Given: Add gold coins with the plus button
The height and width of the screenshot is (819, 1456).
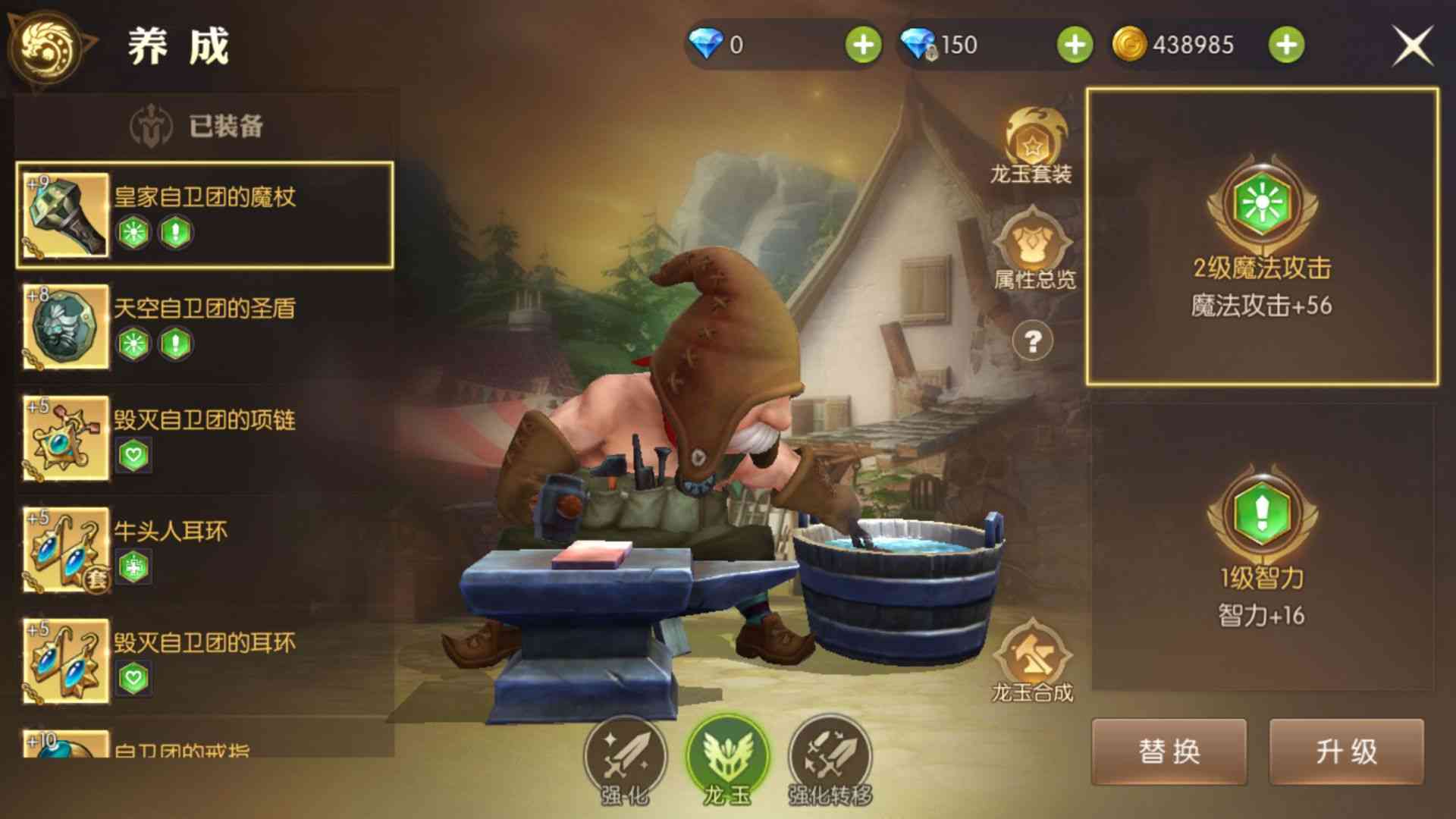Looking at the screenshot, I should coord(1286,45).
